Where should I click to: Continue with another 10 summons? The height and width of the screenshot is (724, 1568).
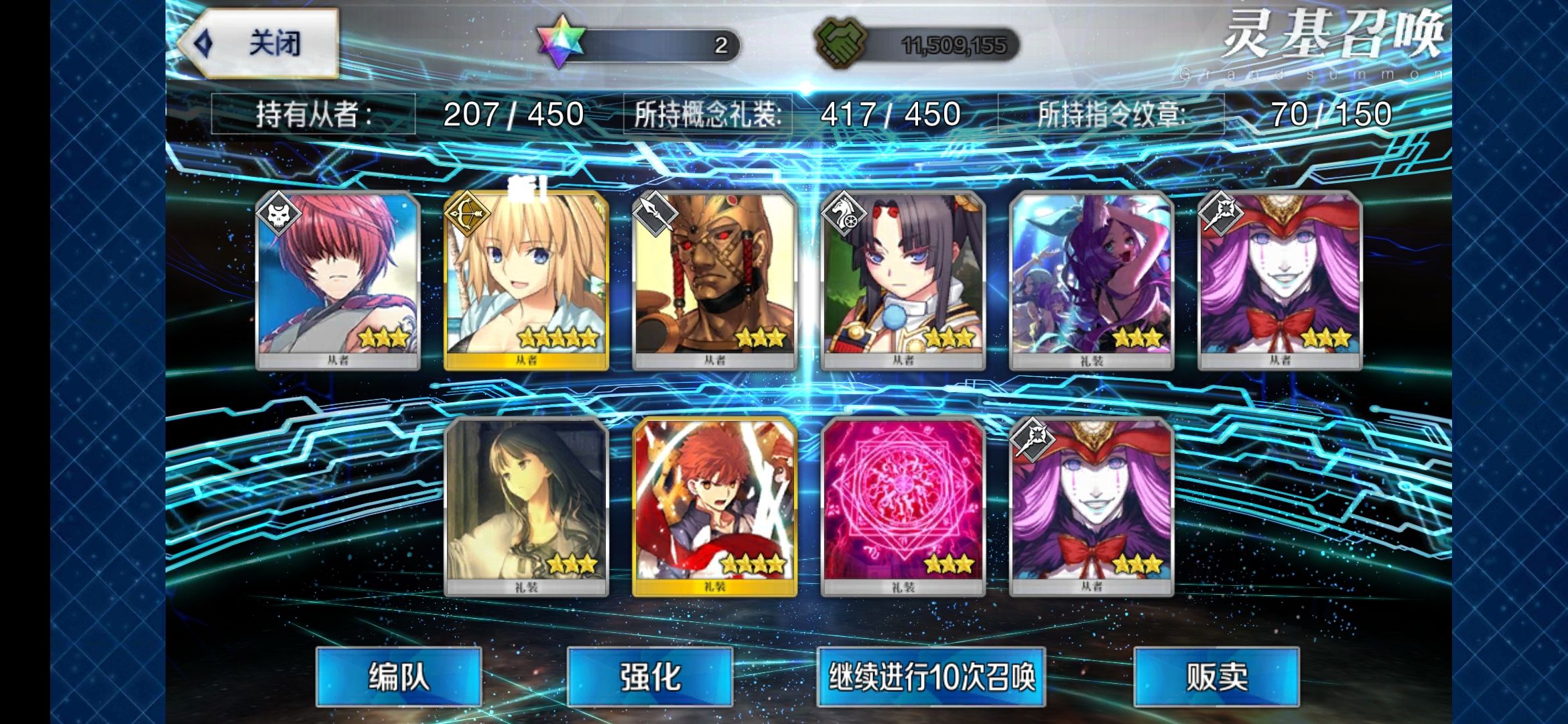click(931, 676)
